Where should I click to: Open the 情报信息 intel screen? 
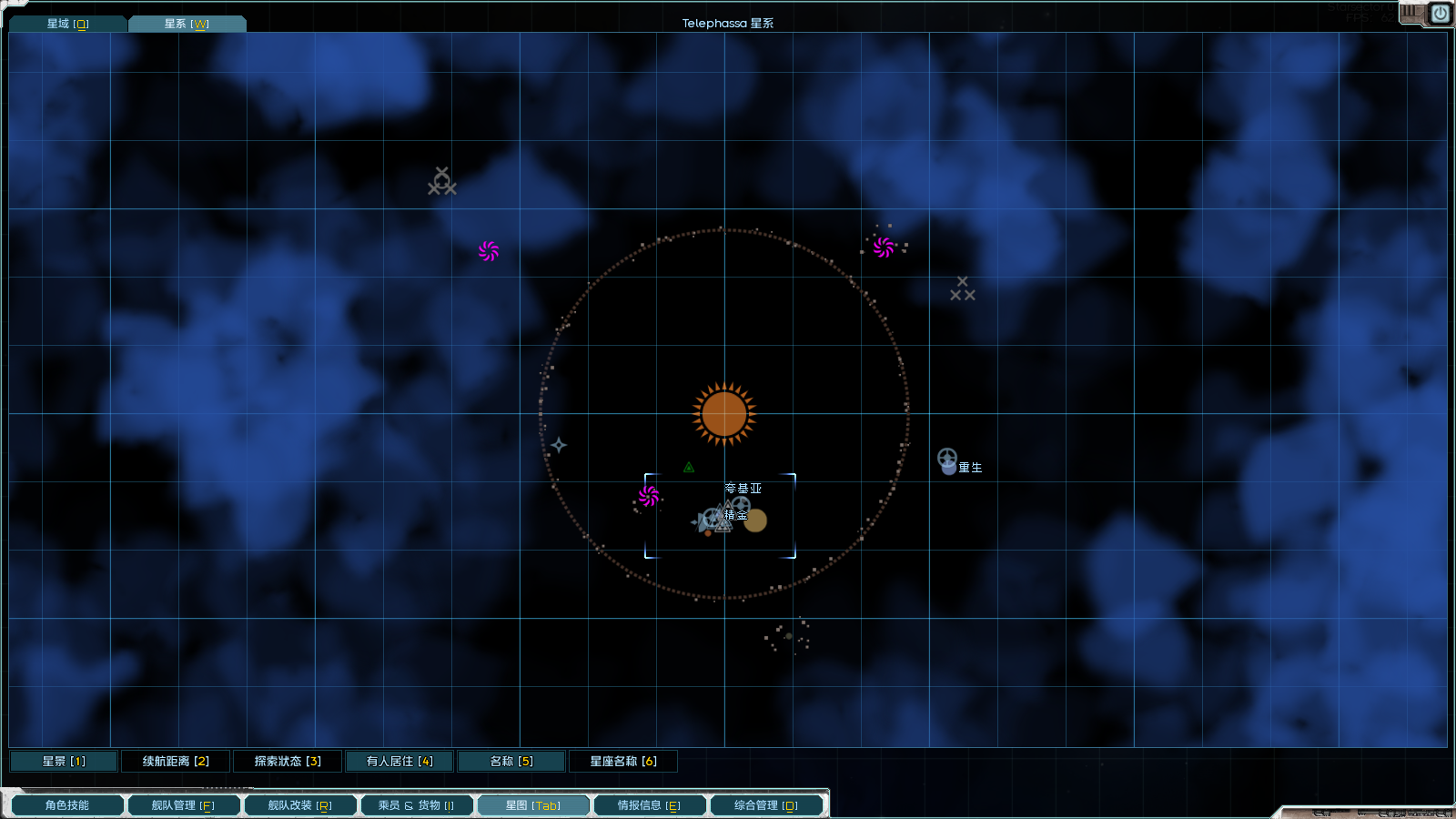(649, 805)
